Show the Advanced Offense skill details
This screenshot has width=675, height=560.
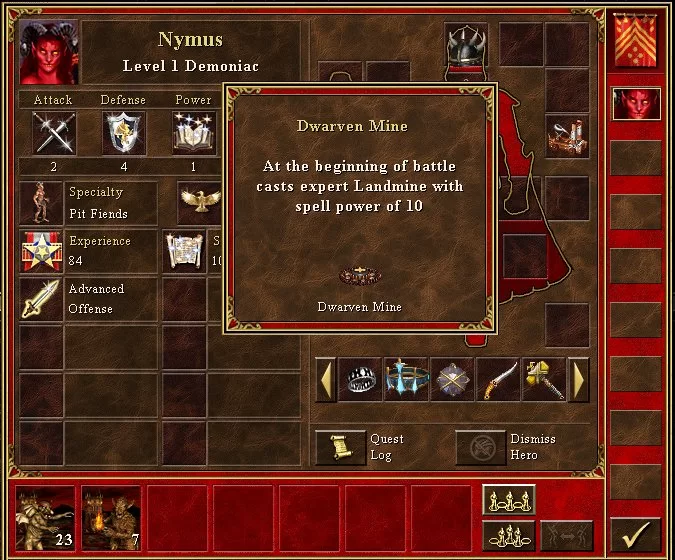42,298
